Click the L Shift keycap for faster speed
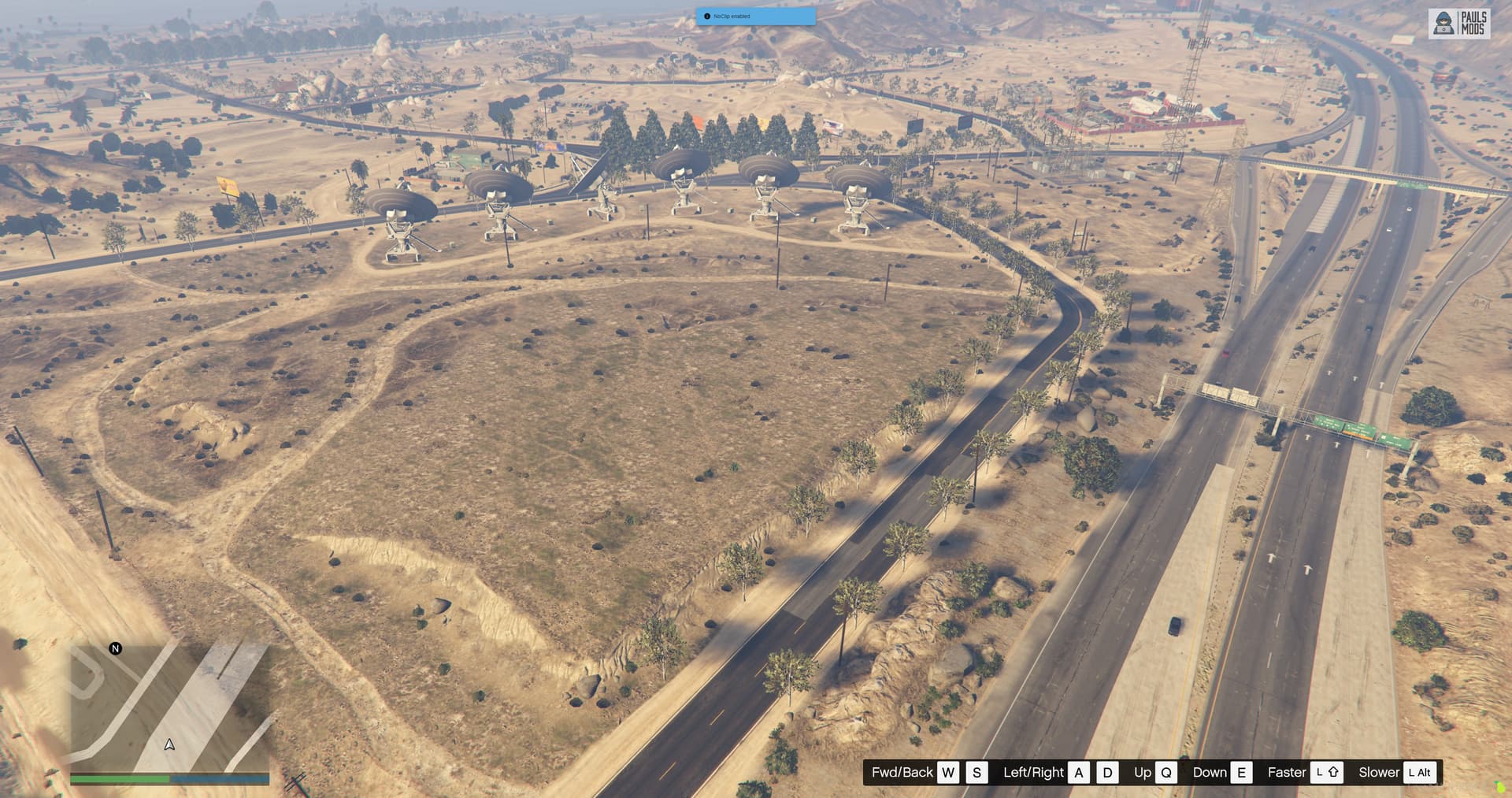1512x798 pixels. [x=1328, y=773]
